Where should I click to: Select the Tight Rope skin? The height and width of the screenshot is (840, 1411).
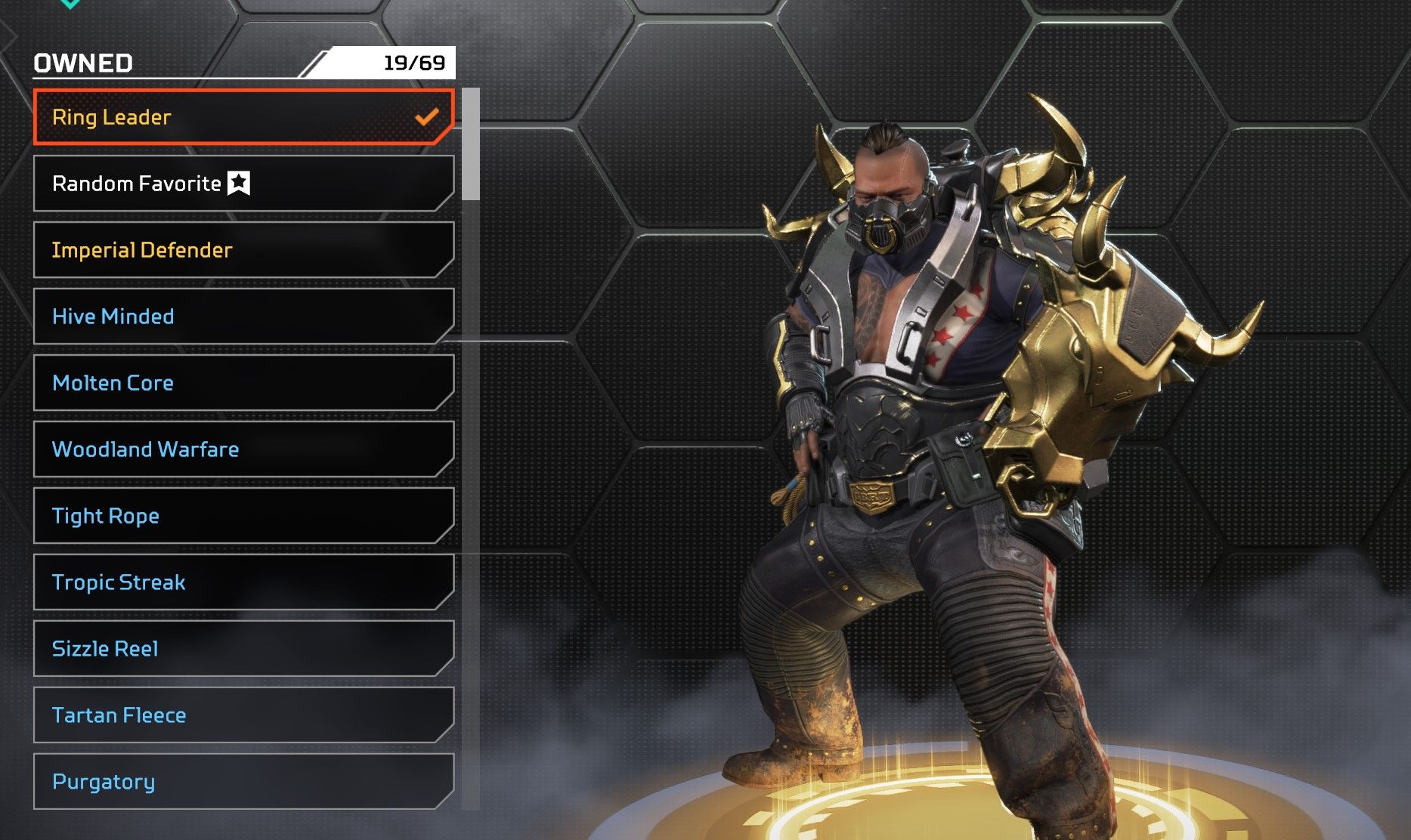point(243,516)
